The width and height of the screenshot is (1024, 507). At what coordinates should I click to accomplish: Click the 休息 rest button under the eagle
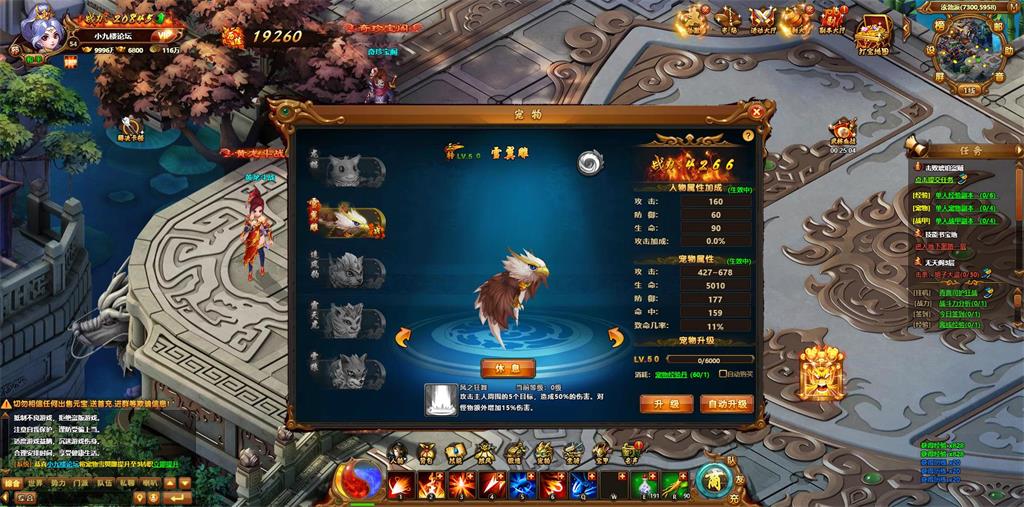508,367
